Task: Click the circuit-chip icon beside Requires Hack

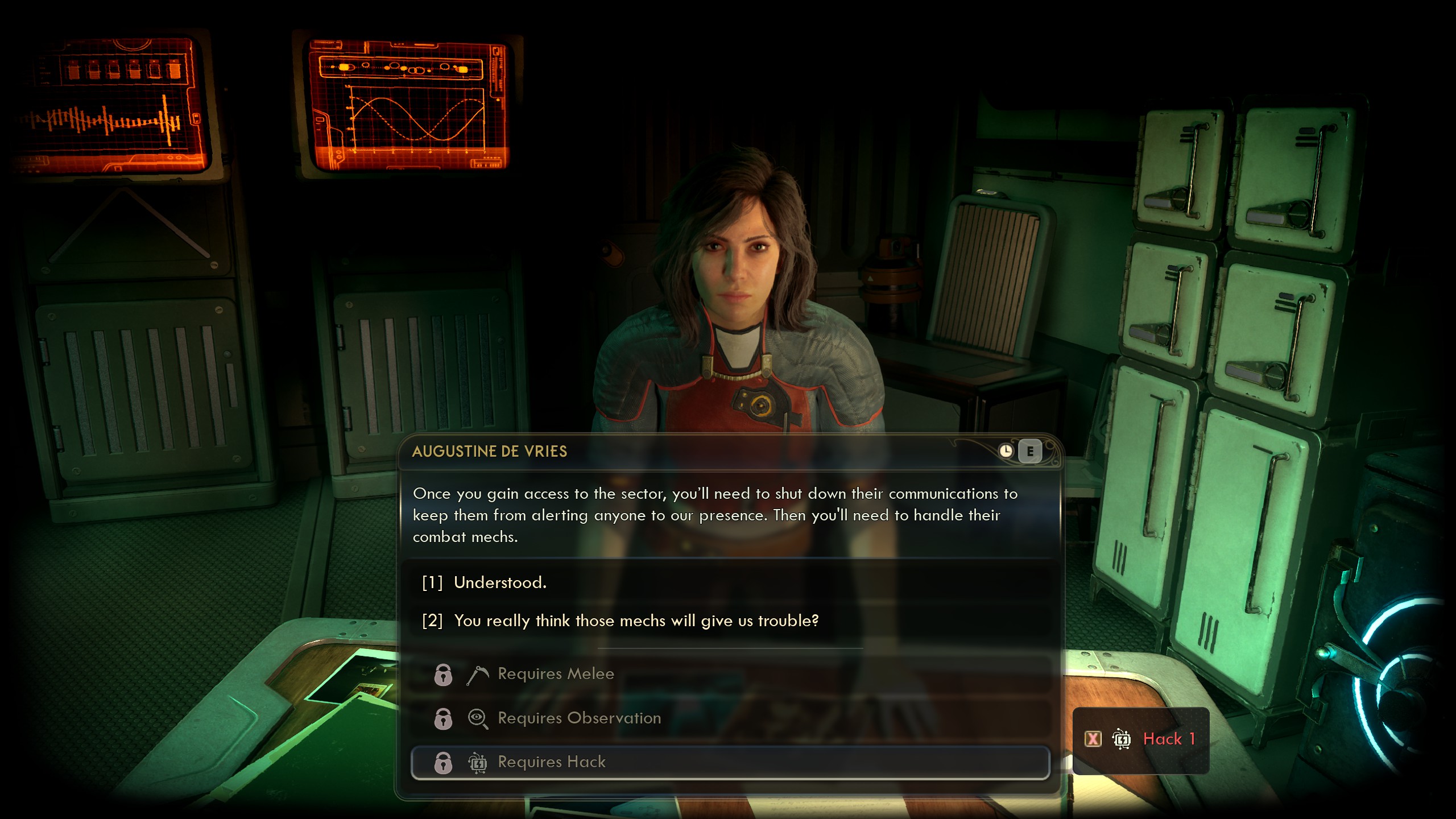Action: (478, 762)
